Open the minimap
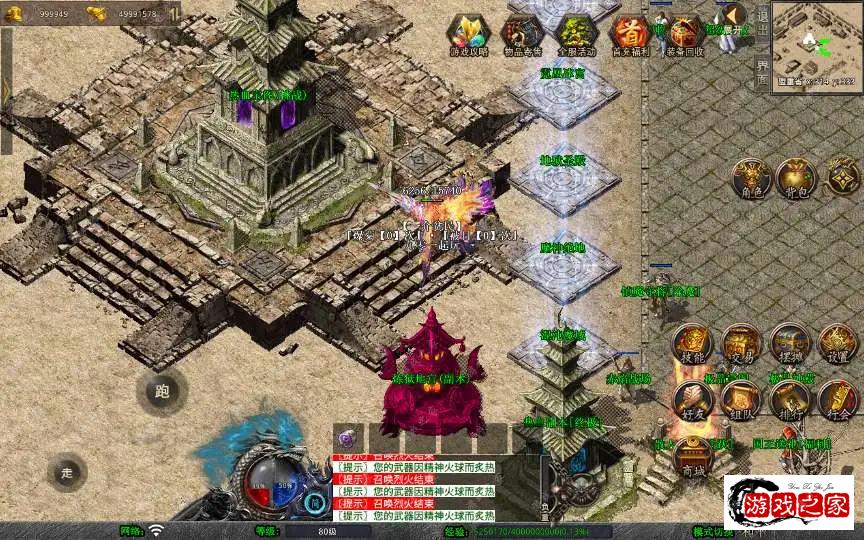 click(817, 44)
